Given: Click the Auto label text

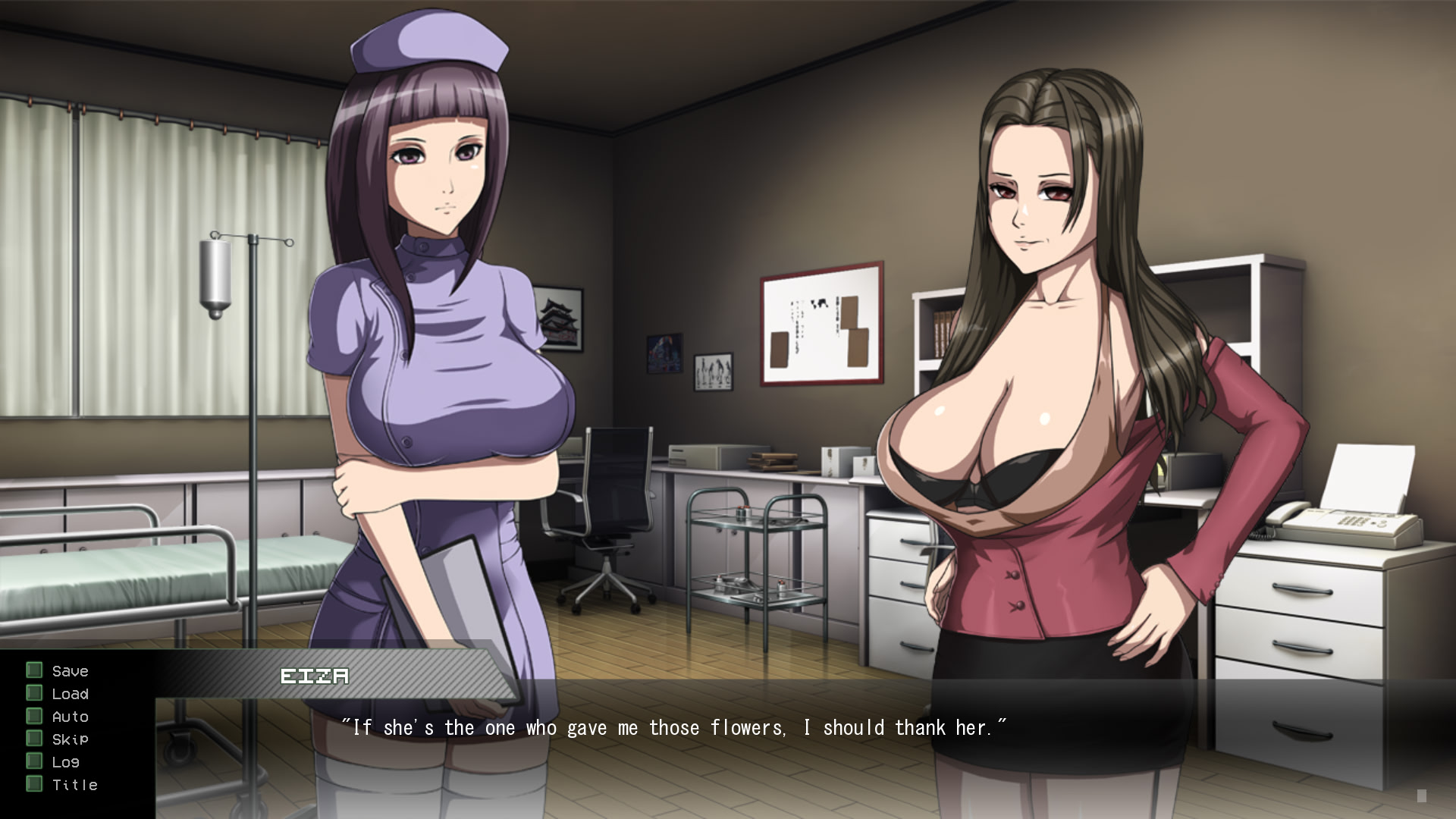Looking at the screenshot, I should pyautogui.click(x=70, y=716).
